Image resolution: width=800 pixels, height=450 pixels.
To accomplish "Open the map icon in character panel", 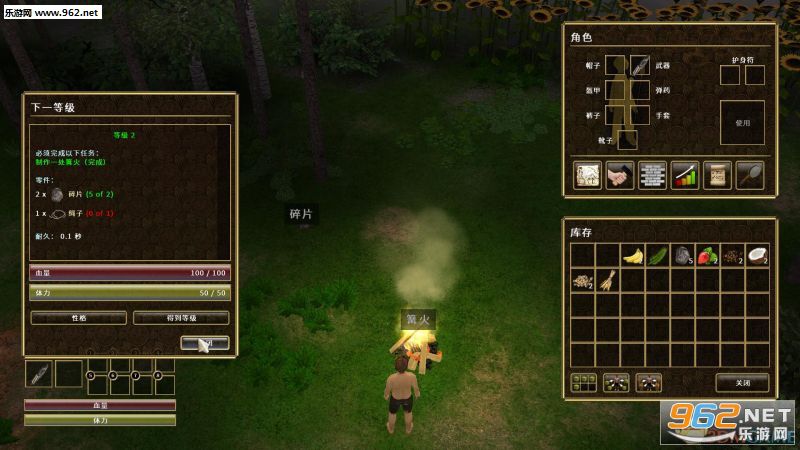I will [x=587, y=174].
